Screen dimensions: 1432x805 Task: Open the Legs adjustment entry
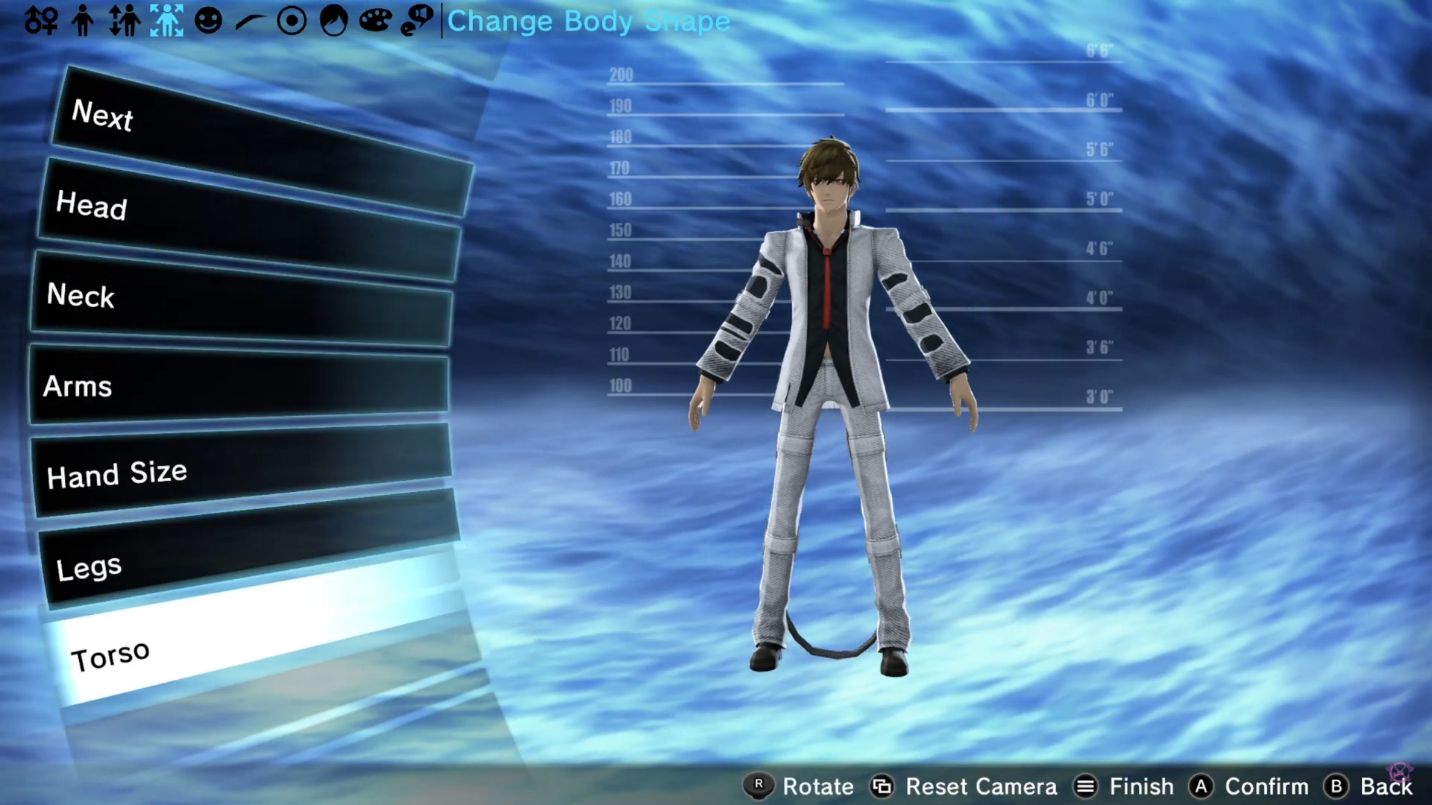[250, 553]
